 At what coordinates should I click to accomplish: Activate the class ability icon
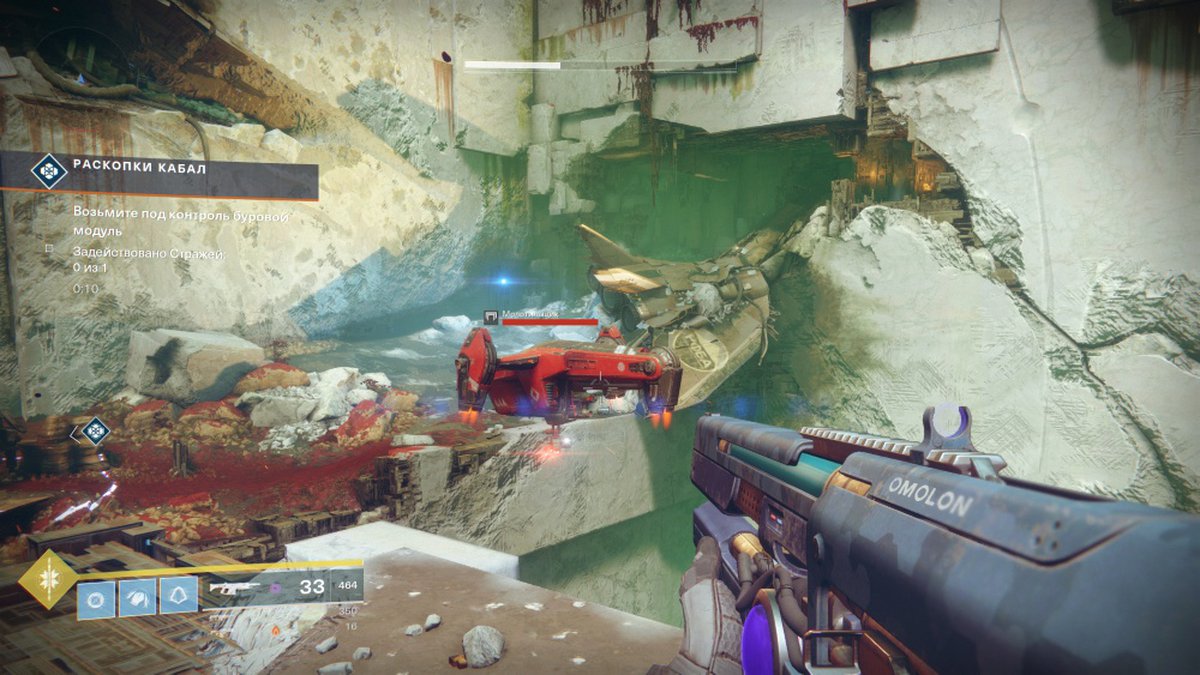click(x=179, y=597)
